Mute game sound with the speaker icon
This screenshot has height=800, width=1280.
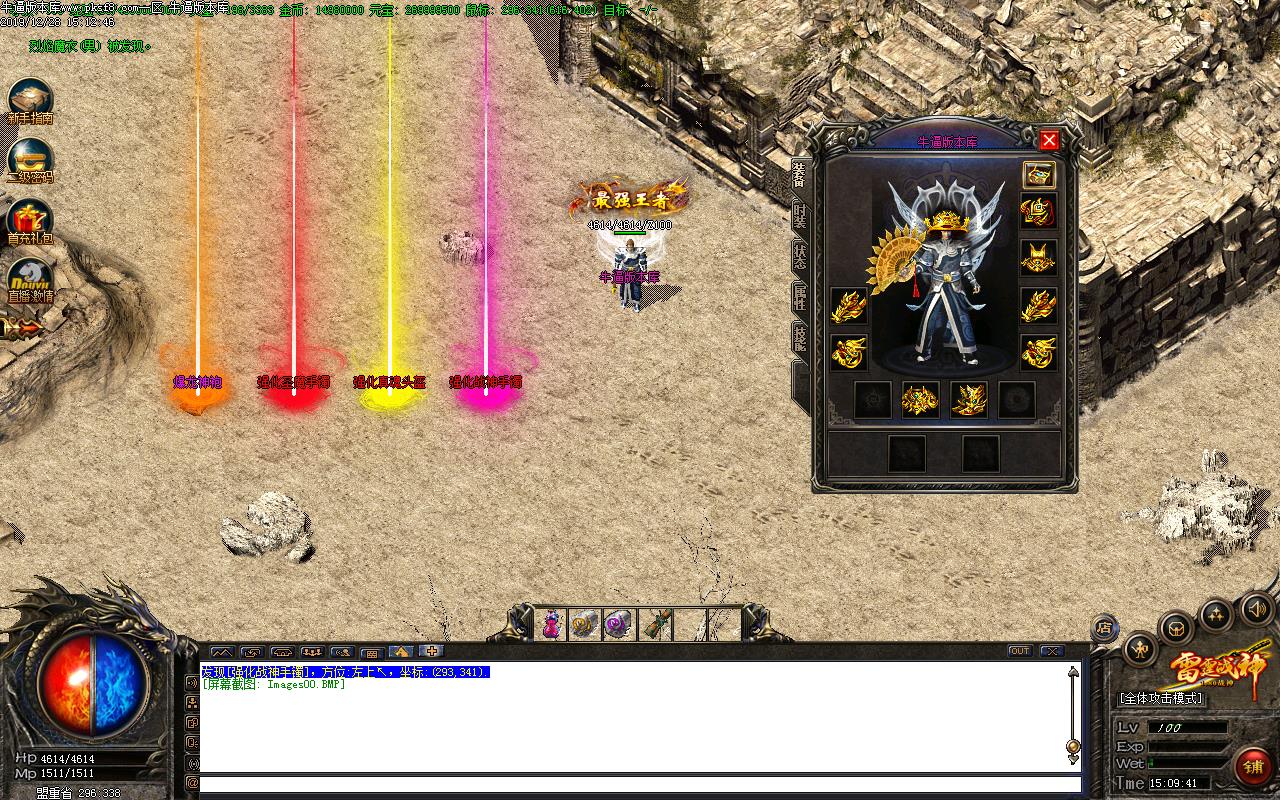[x=1256, y=610]
